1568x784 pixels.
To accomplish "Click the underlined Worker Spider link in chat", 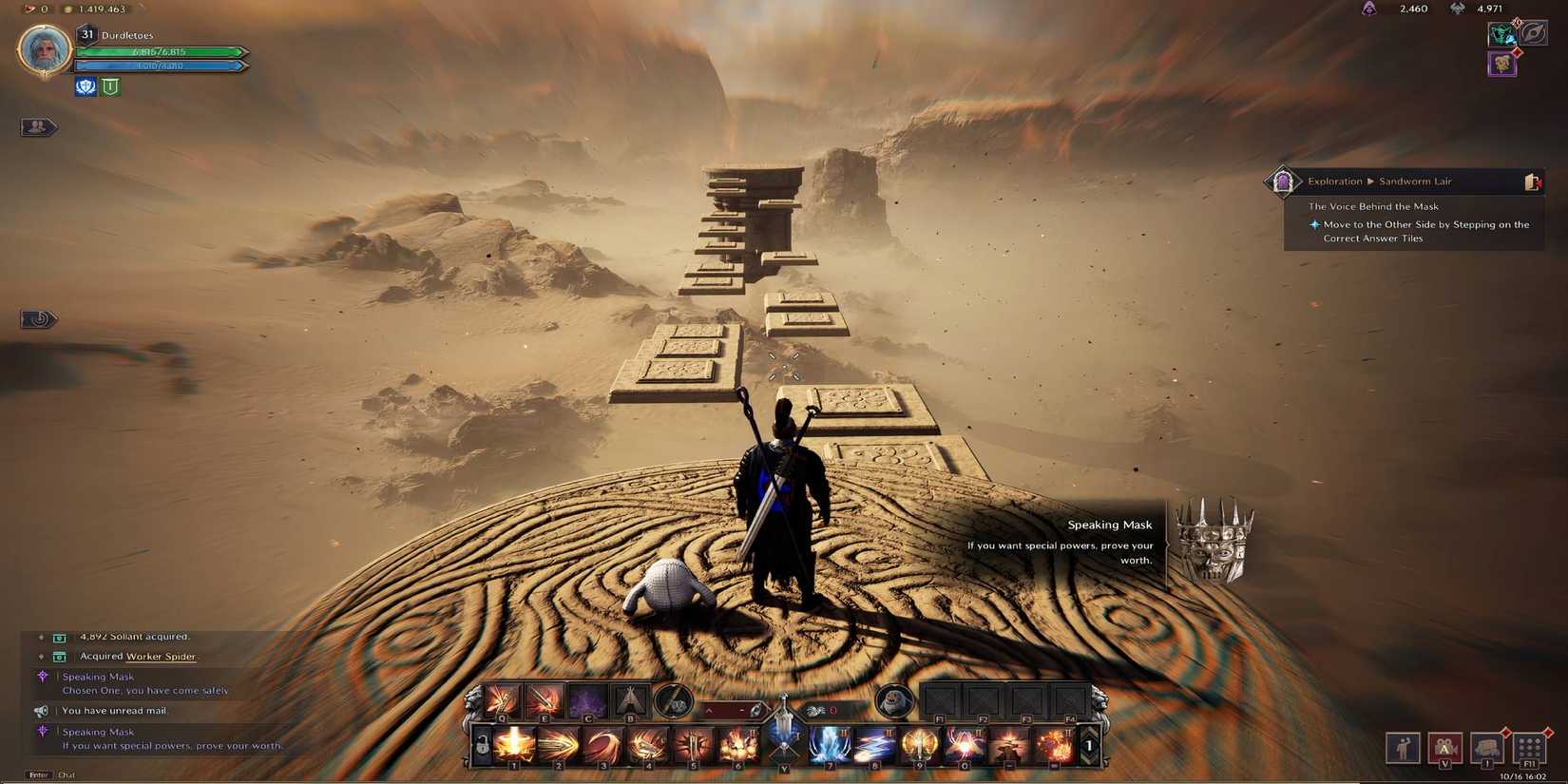I will point(162,656).
